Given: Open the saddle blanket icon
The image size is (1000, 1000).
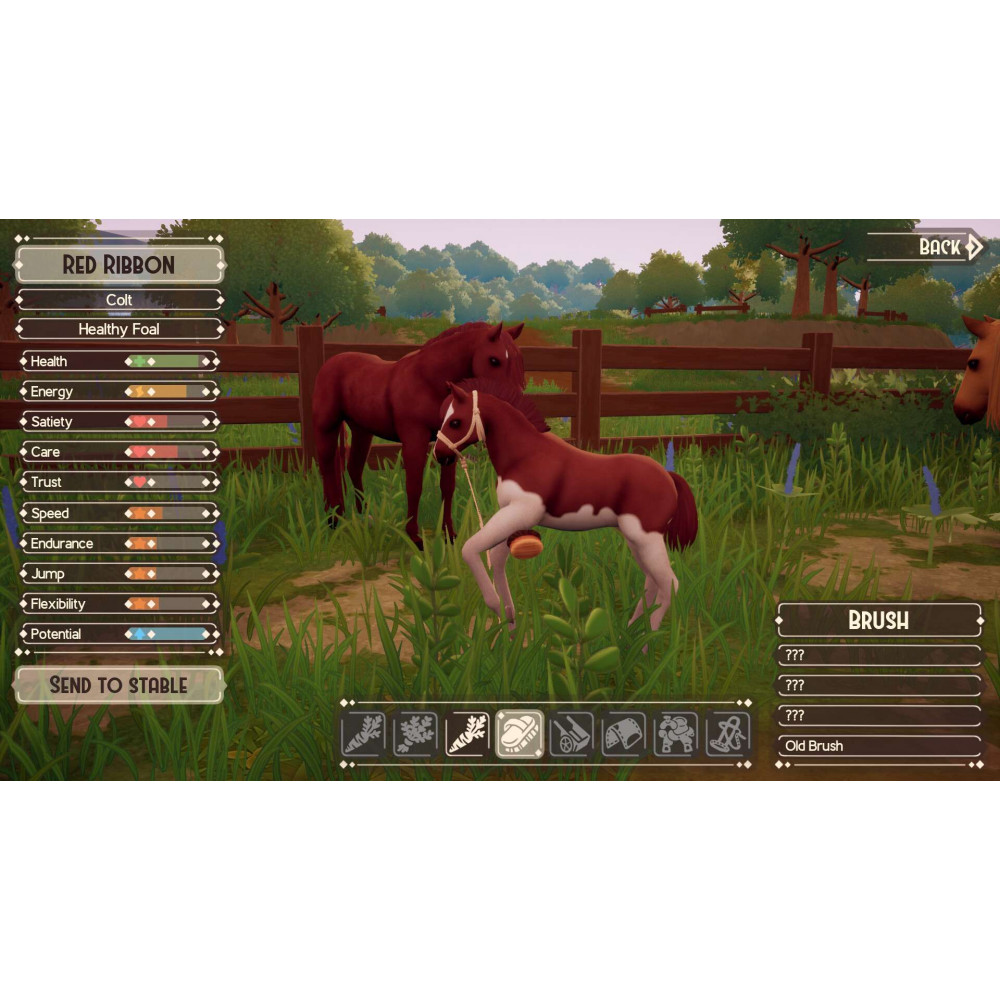Looking at the screenshot, I should 624,735.
